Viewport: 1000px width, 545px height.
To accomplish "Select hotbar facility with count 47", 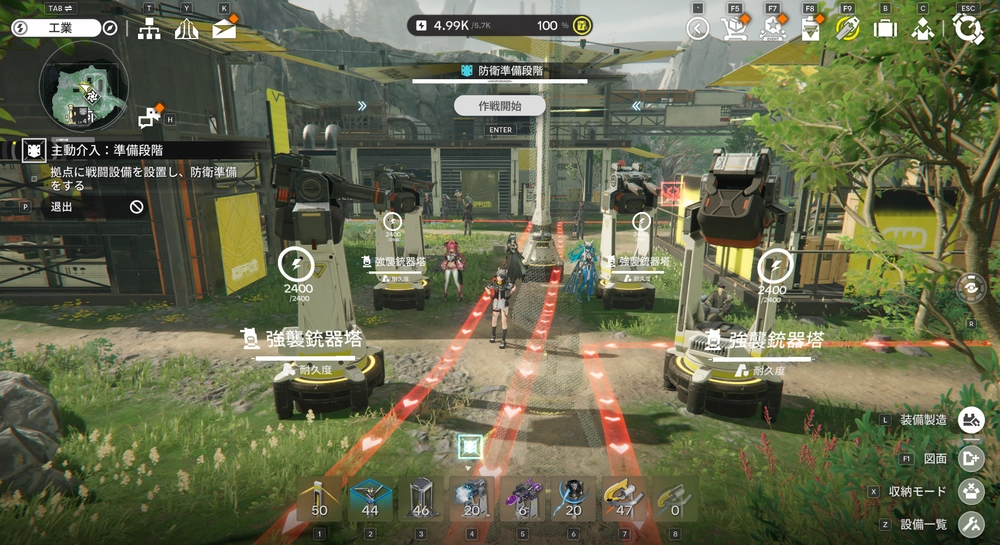I will (x=623, y=499).
